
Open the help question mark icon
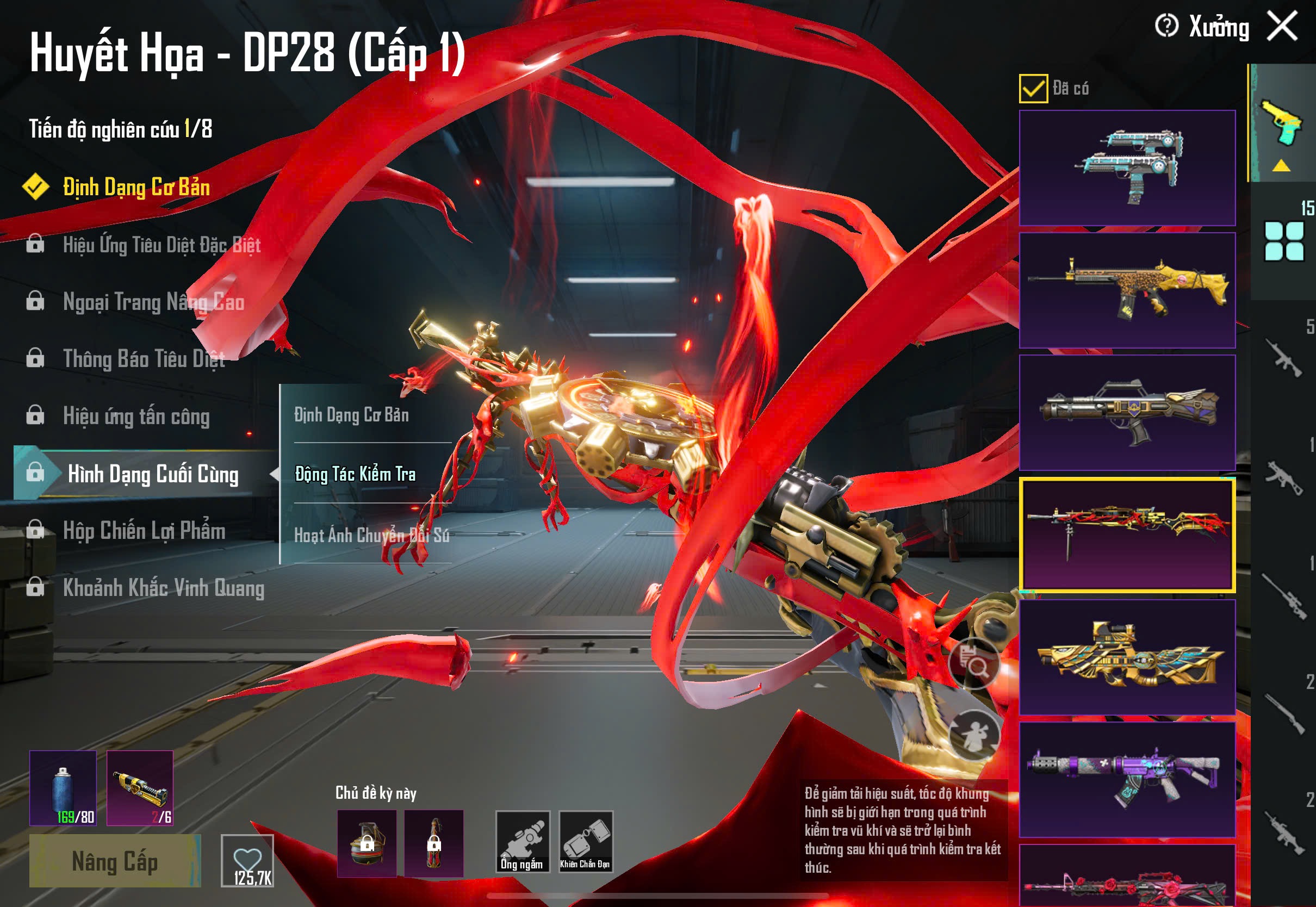pos(1166,26)
